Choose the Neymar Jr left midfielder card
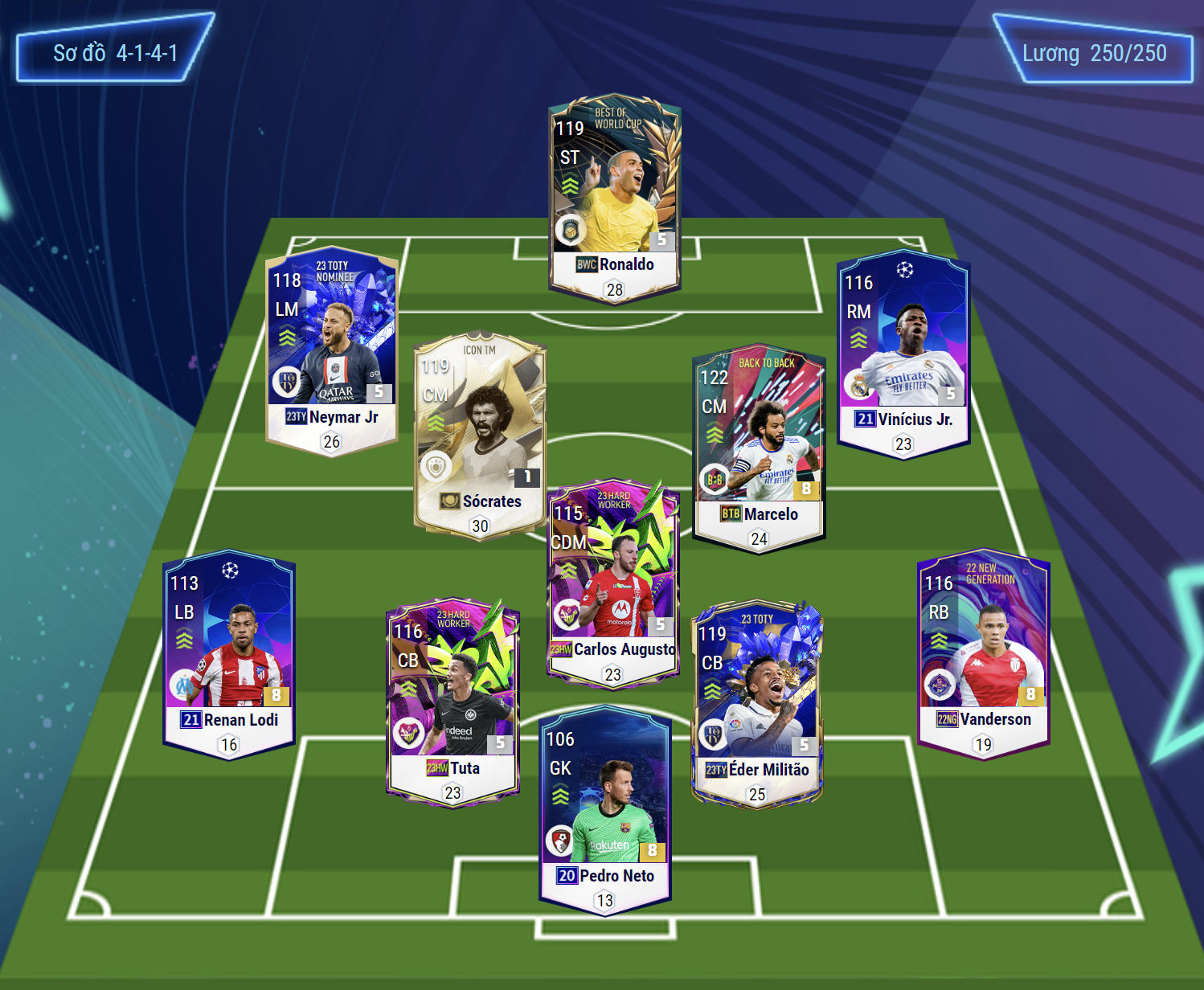 [x=331, y=350]
